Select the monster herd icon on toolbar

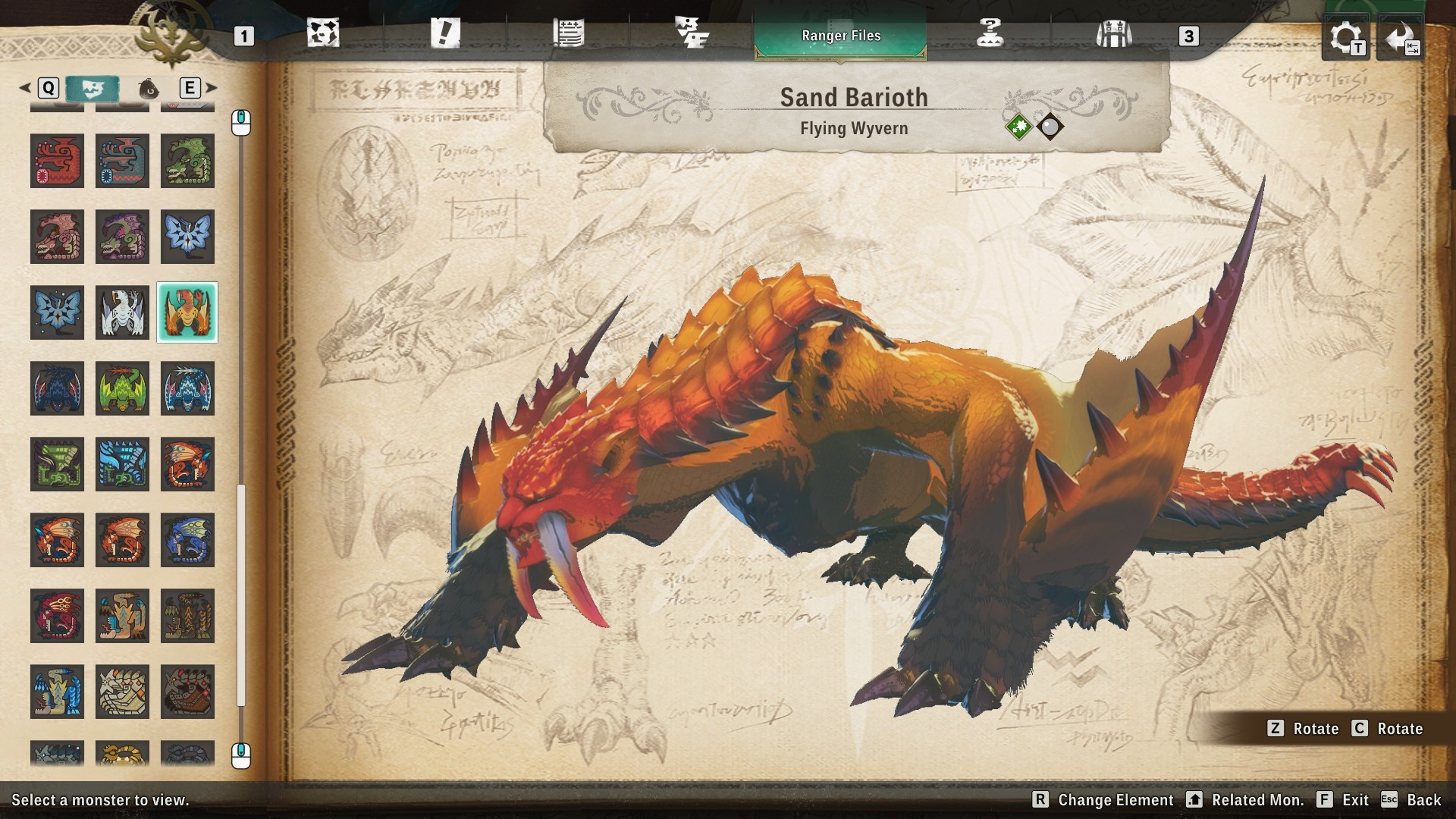[694, 33]
